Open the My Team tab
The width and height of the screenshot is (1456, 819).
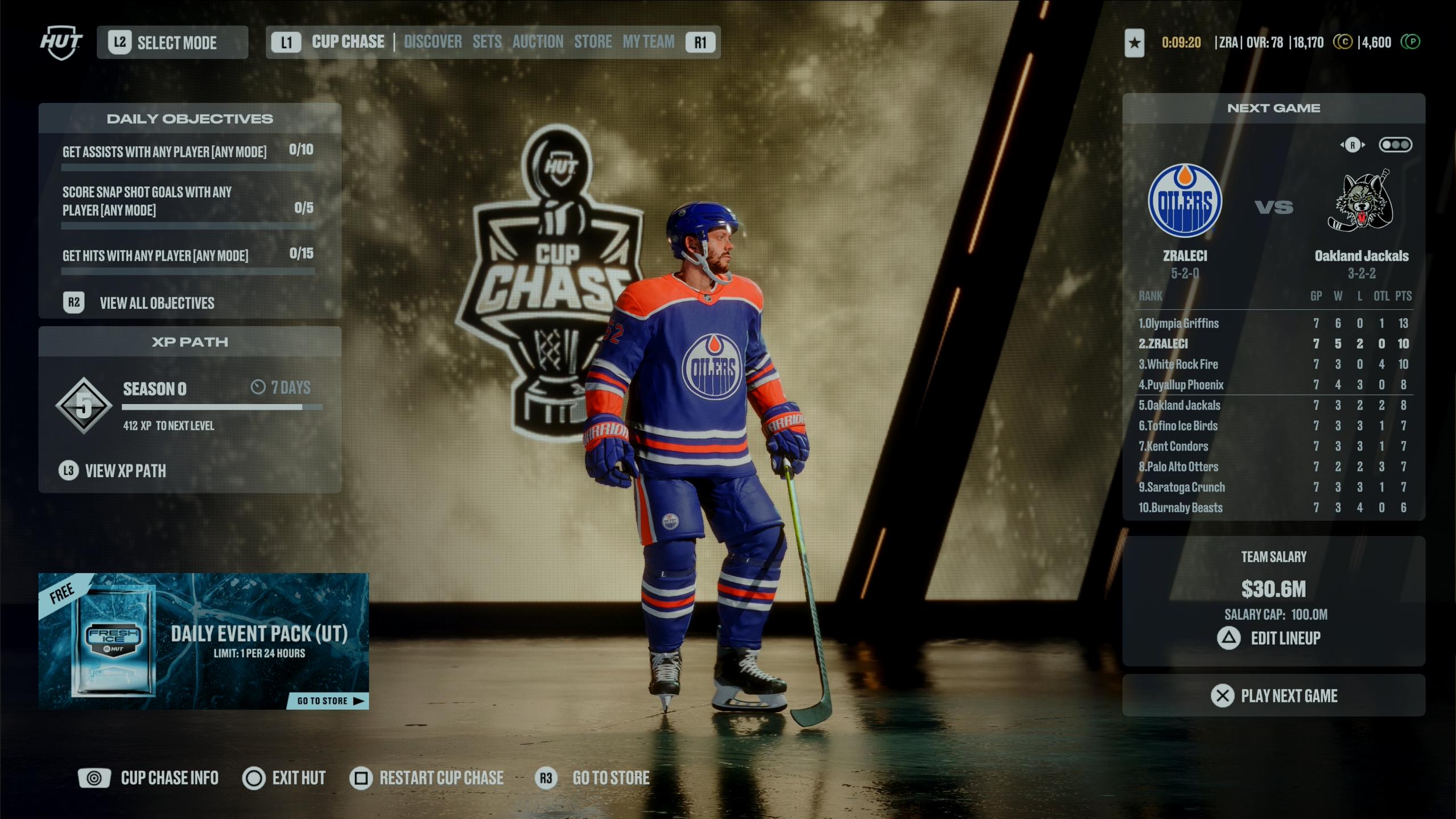pos(648,42)
